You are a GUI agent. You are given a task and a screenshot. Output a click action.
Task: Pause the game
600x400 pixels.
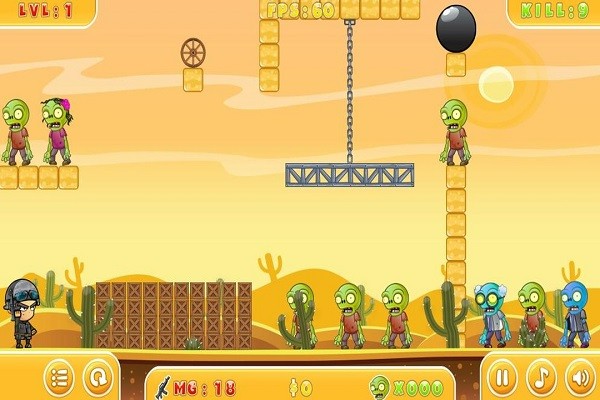coord(505,379)
